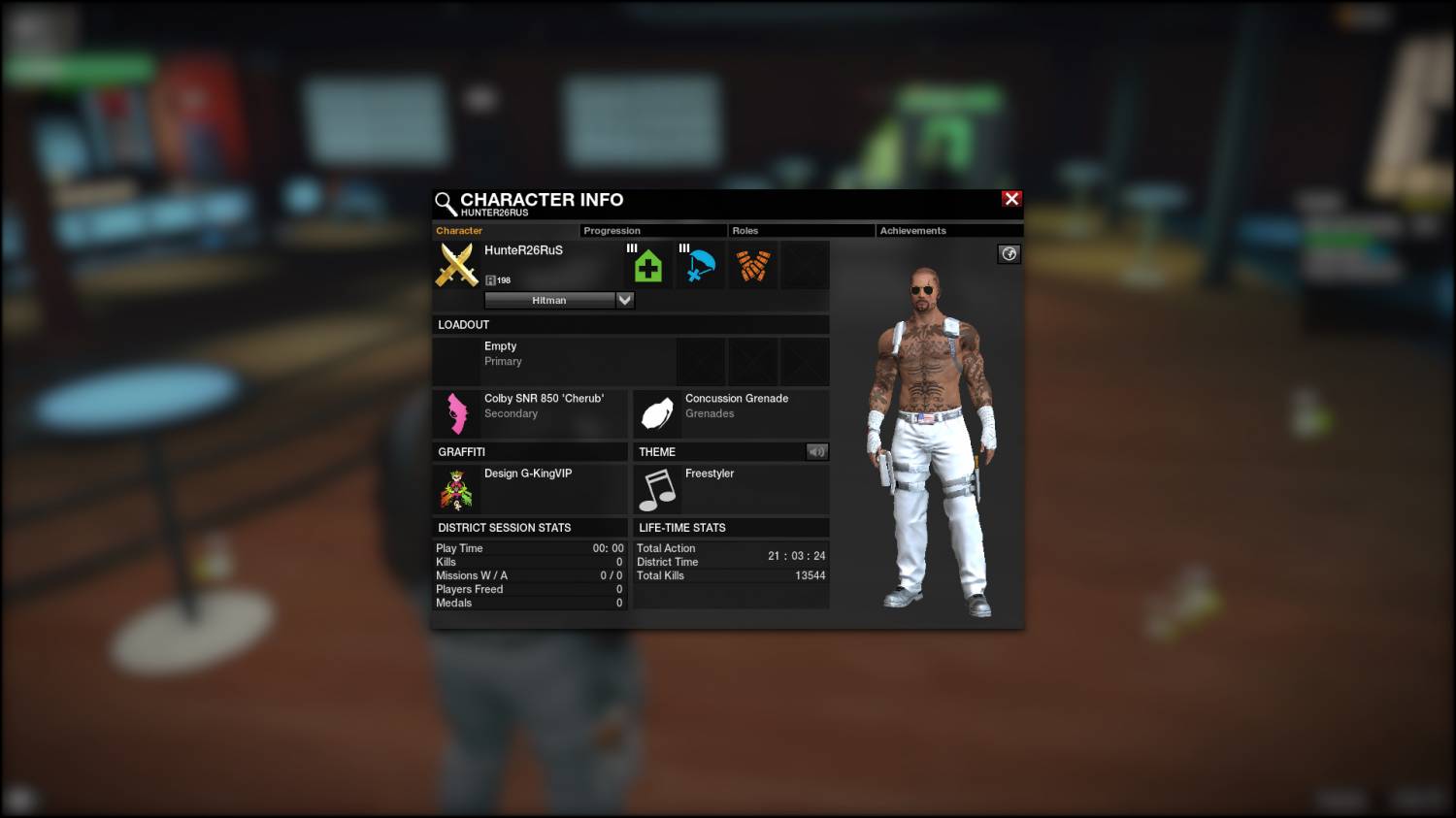1456x818 pixels.
Task: Open the Roles tab
Action: (745, 231)
